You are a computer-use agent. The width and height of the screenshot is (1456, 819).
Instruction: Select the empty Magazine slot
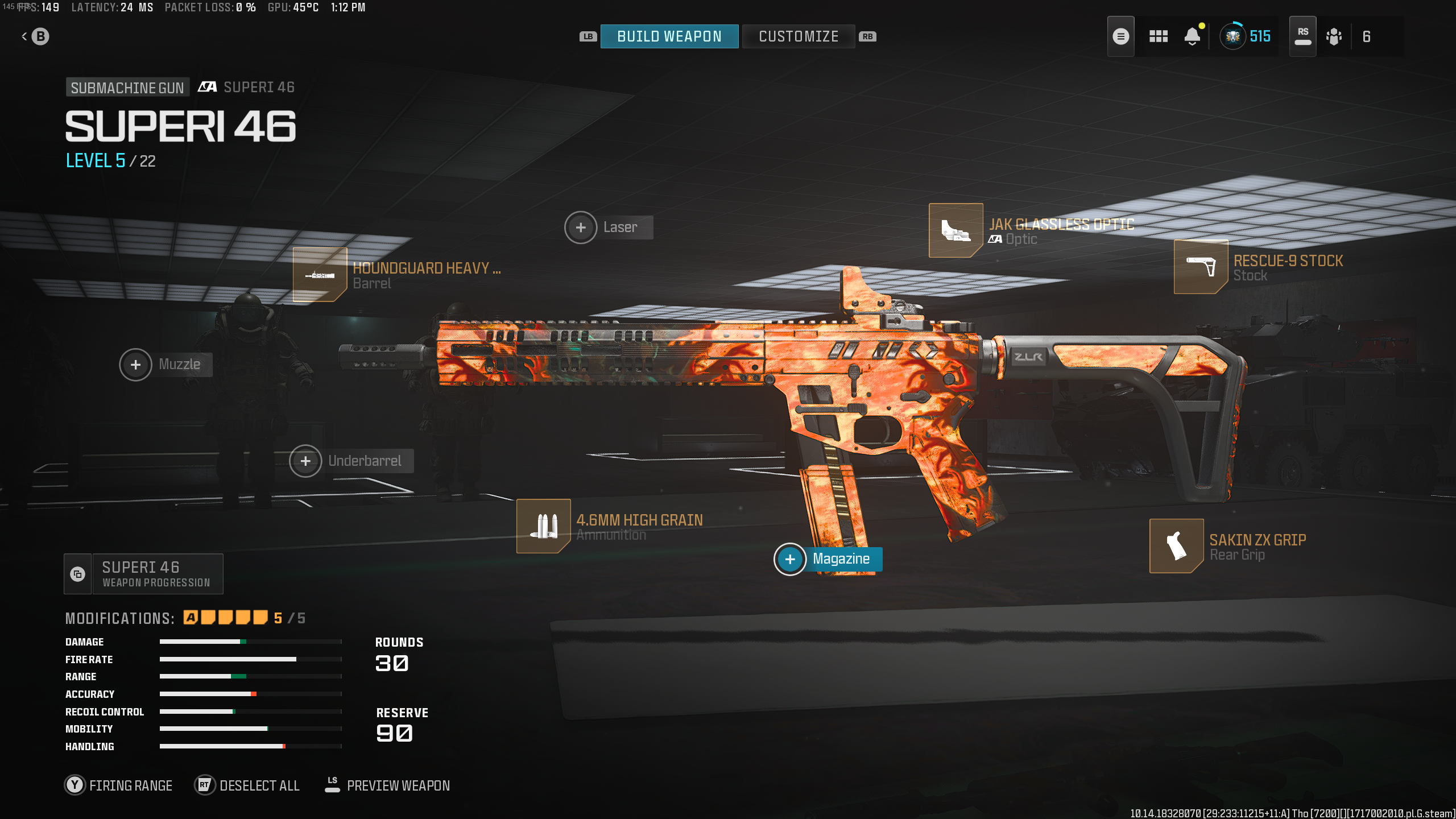790,559
